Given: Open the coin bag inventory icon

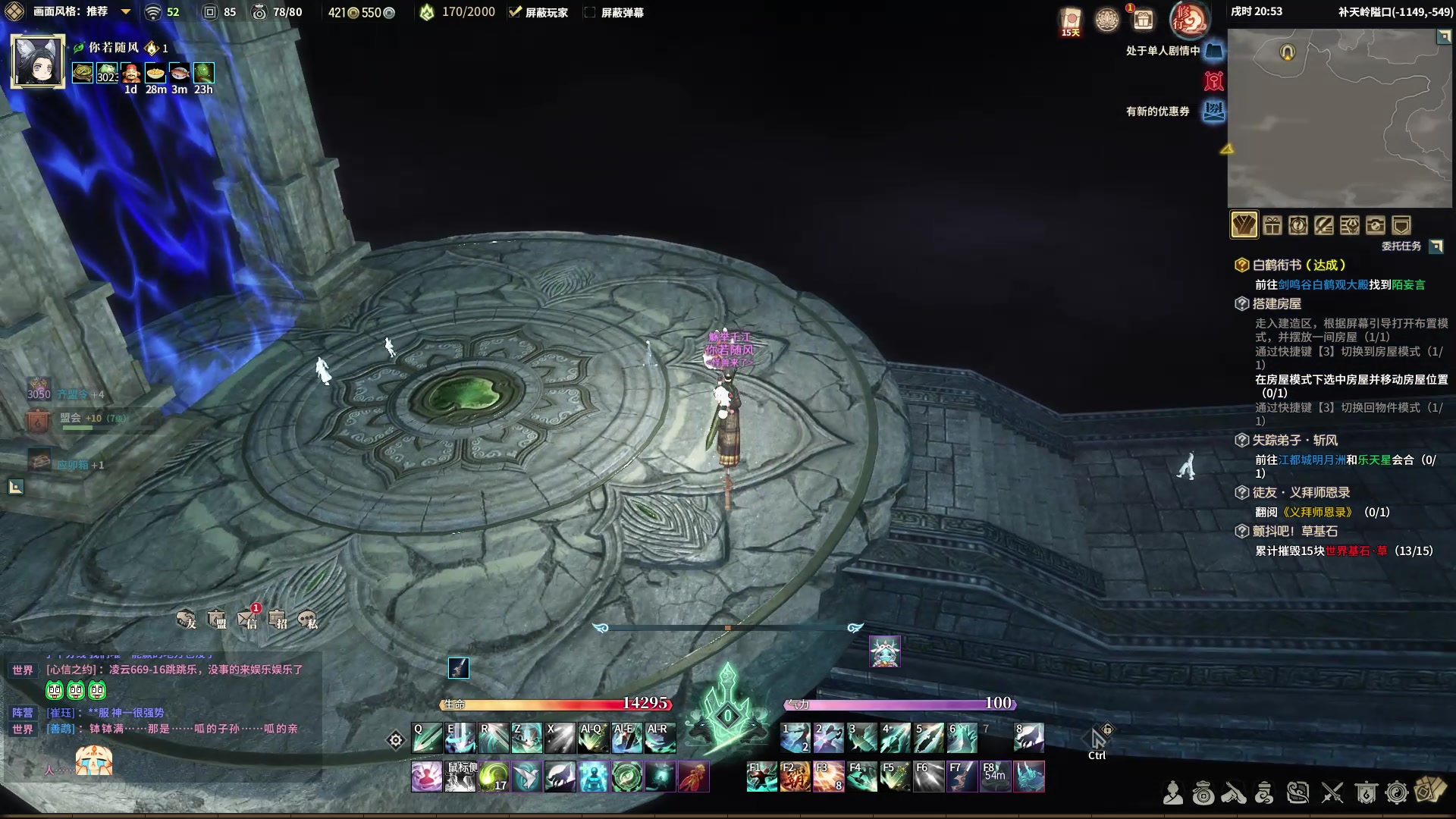Looking at the screenshot, I should click(x=1203, y=793).
